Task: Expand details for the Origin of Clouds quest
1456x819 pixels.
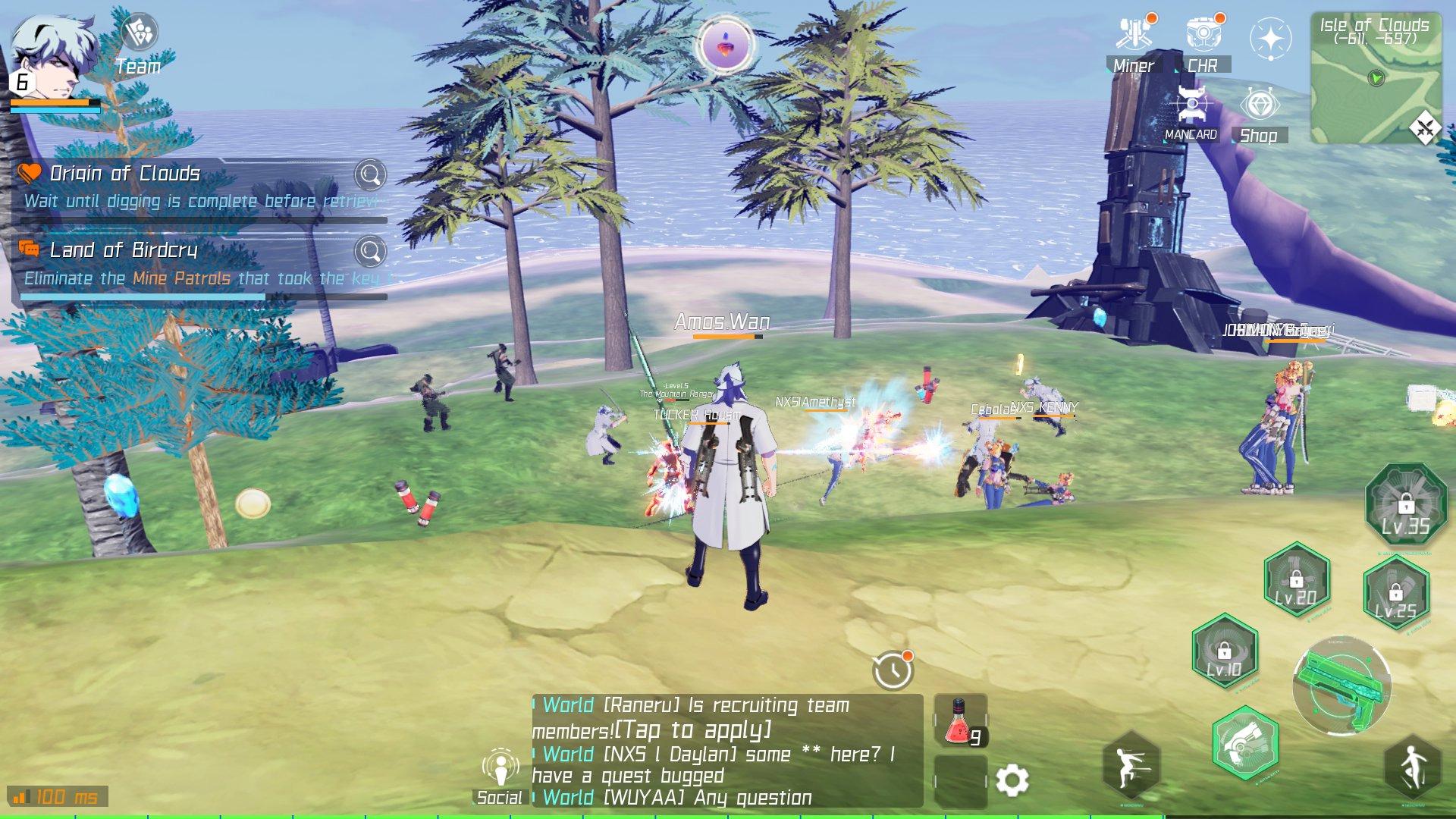Action: (369, 174)
